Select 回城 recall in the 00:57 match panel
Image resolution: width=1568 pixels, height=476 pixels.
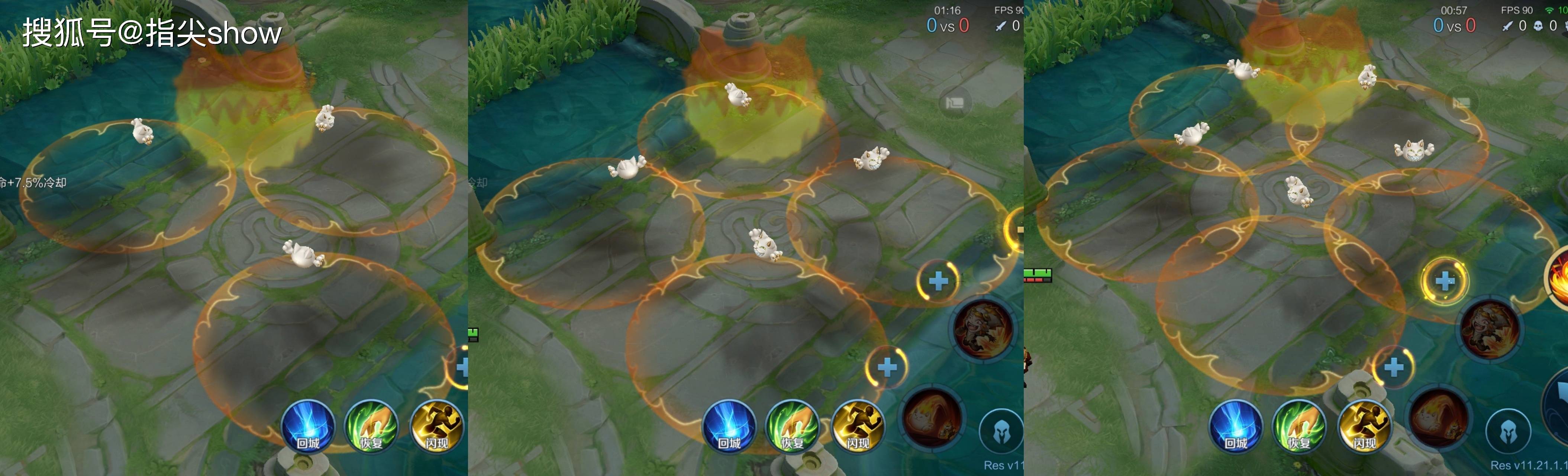pos(1236,427)
